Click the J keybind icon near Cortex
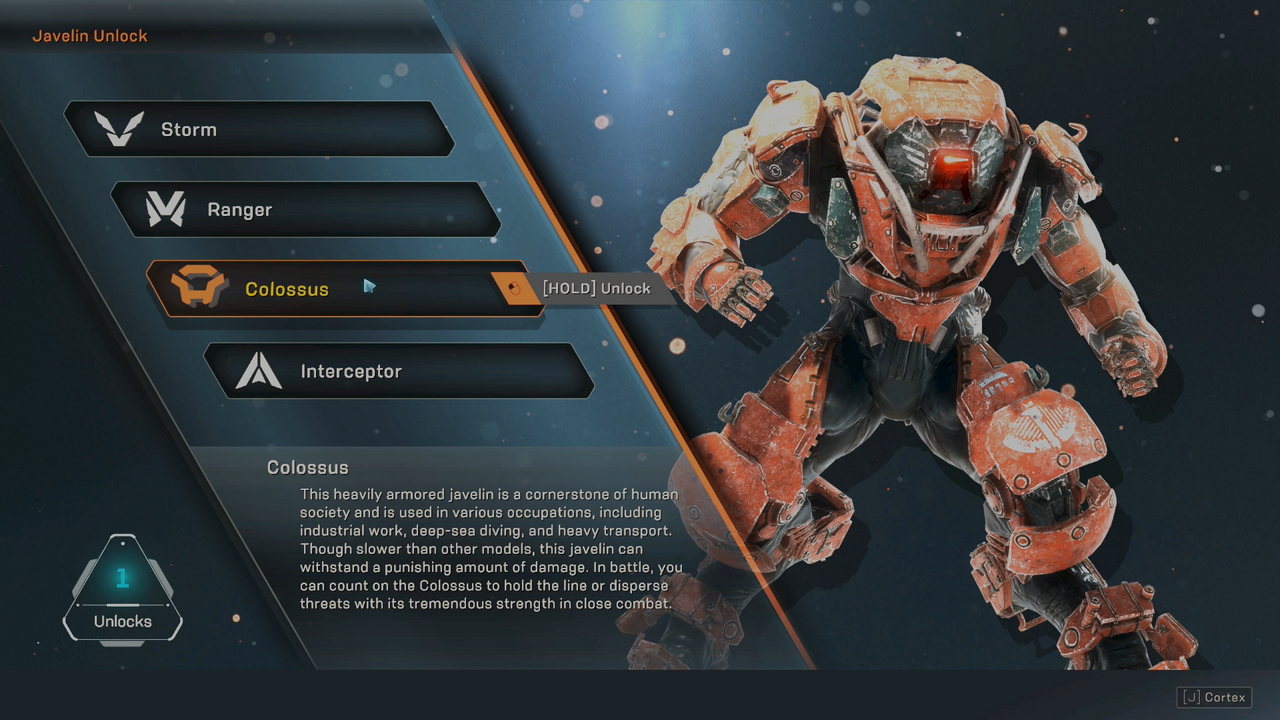The height and width of the screenshot is (720, 1280). pos(1191,697)
